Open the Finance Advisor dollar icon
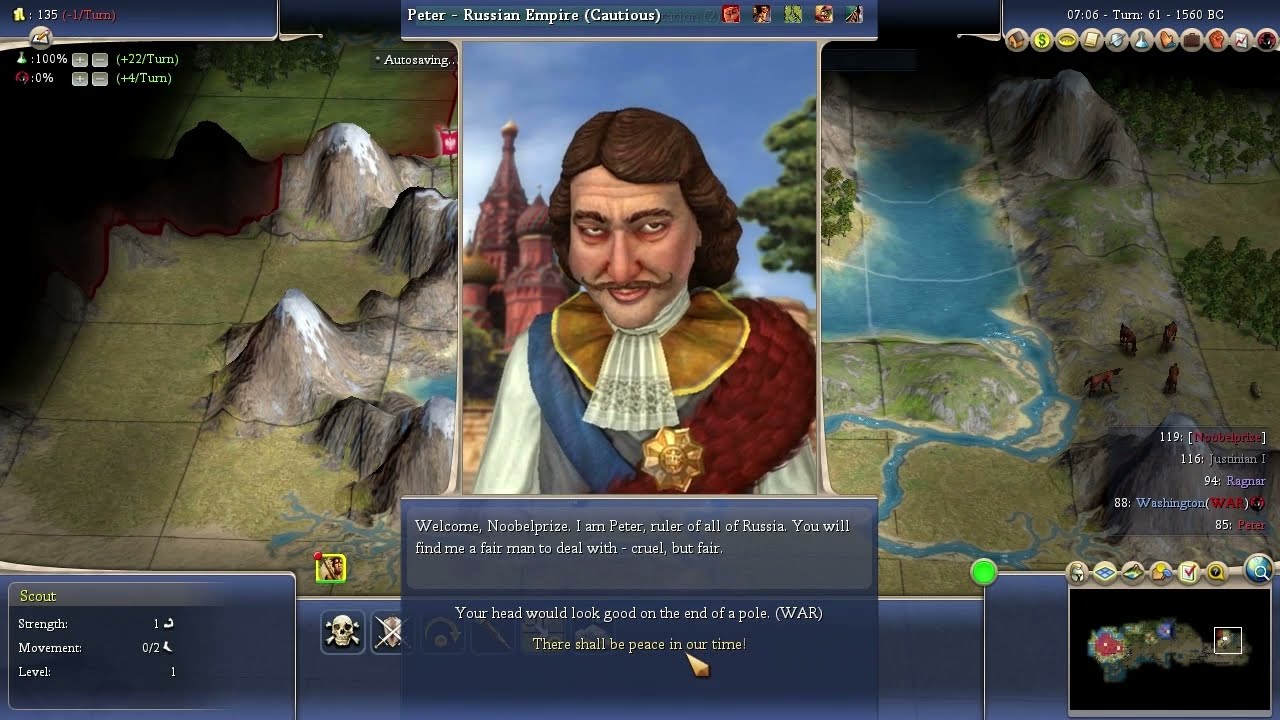Viewport: 1280px width, 720px height. click(1042, 41)
